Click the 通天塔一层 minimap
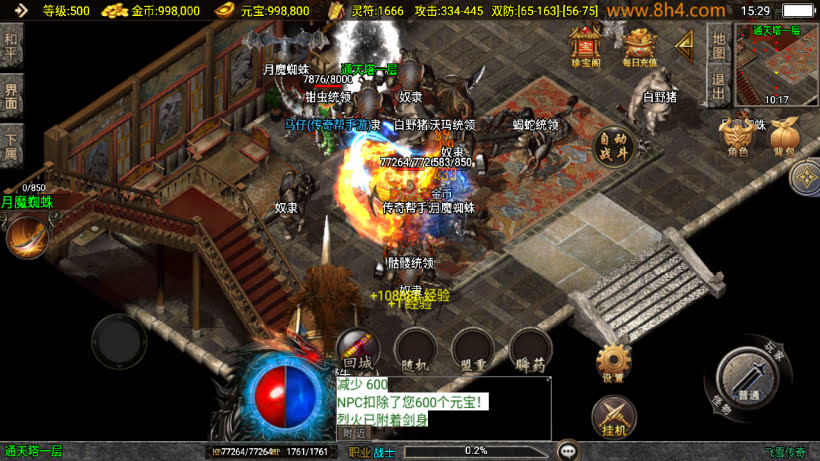Image resolution: width=820 pixels, height=461 pixels. pyautogui.click(x=776, y=63)
